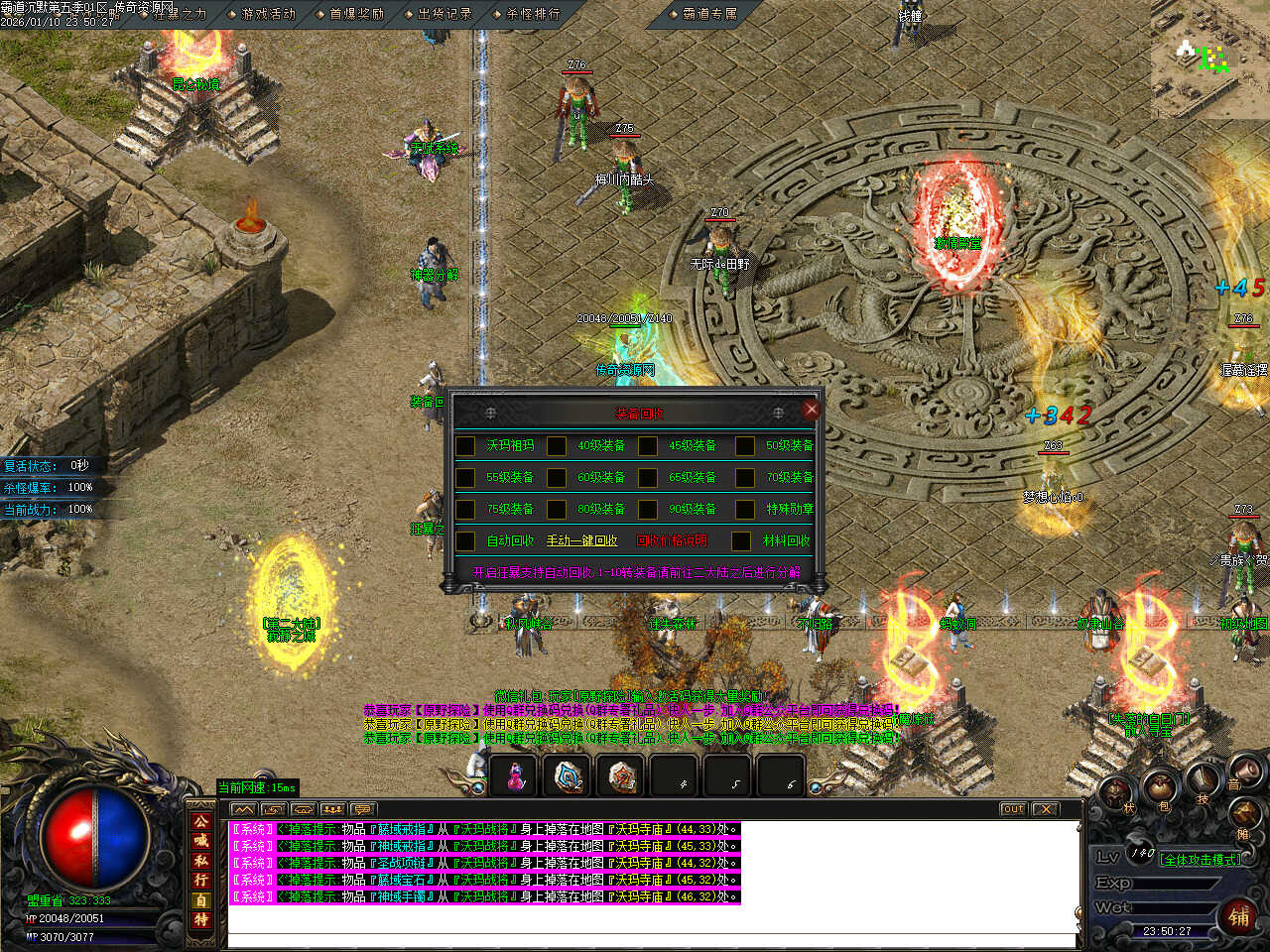Click the round red 铺 shop button
The height and width of the screenshot is (952, 1270).
[1239, 916]
